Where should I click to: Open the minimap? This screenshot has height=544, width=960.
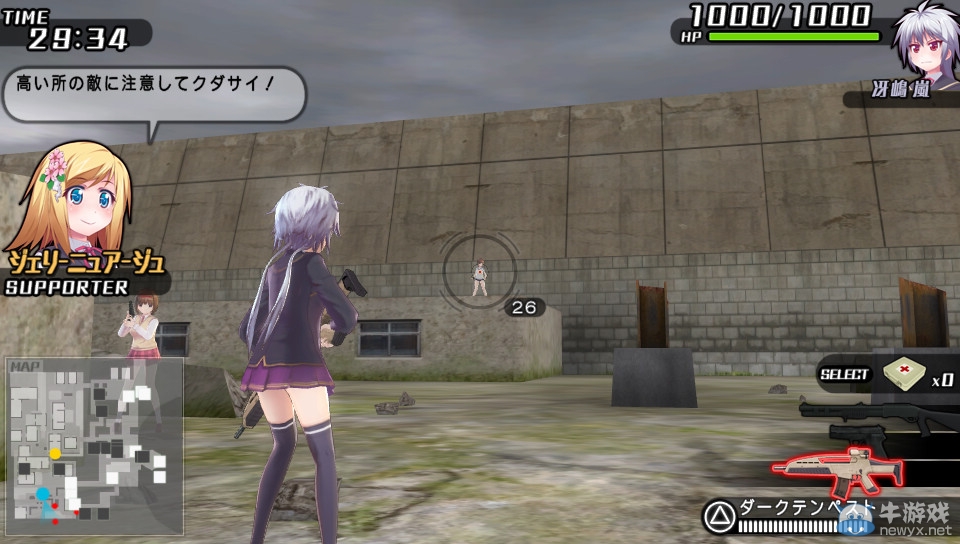click(x=95, y=445)
